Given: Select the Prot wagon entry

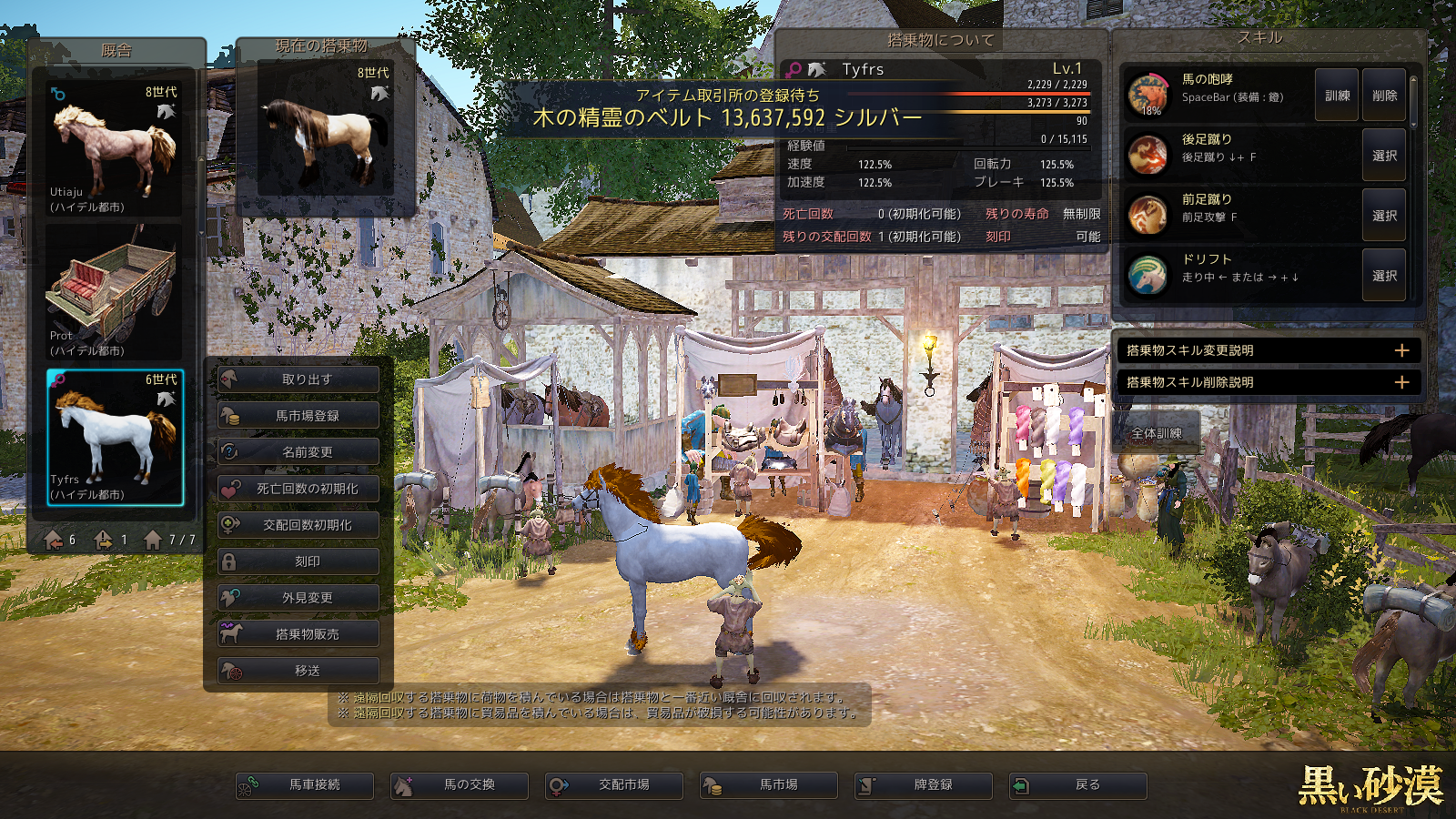Looking at the screenshot, I should pyautogui.click(x=115, y=293).
